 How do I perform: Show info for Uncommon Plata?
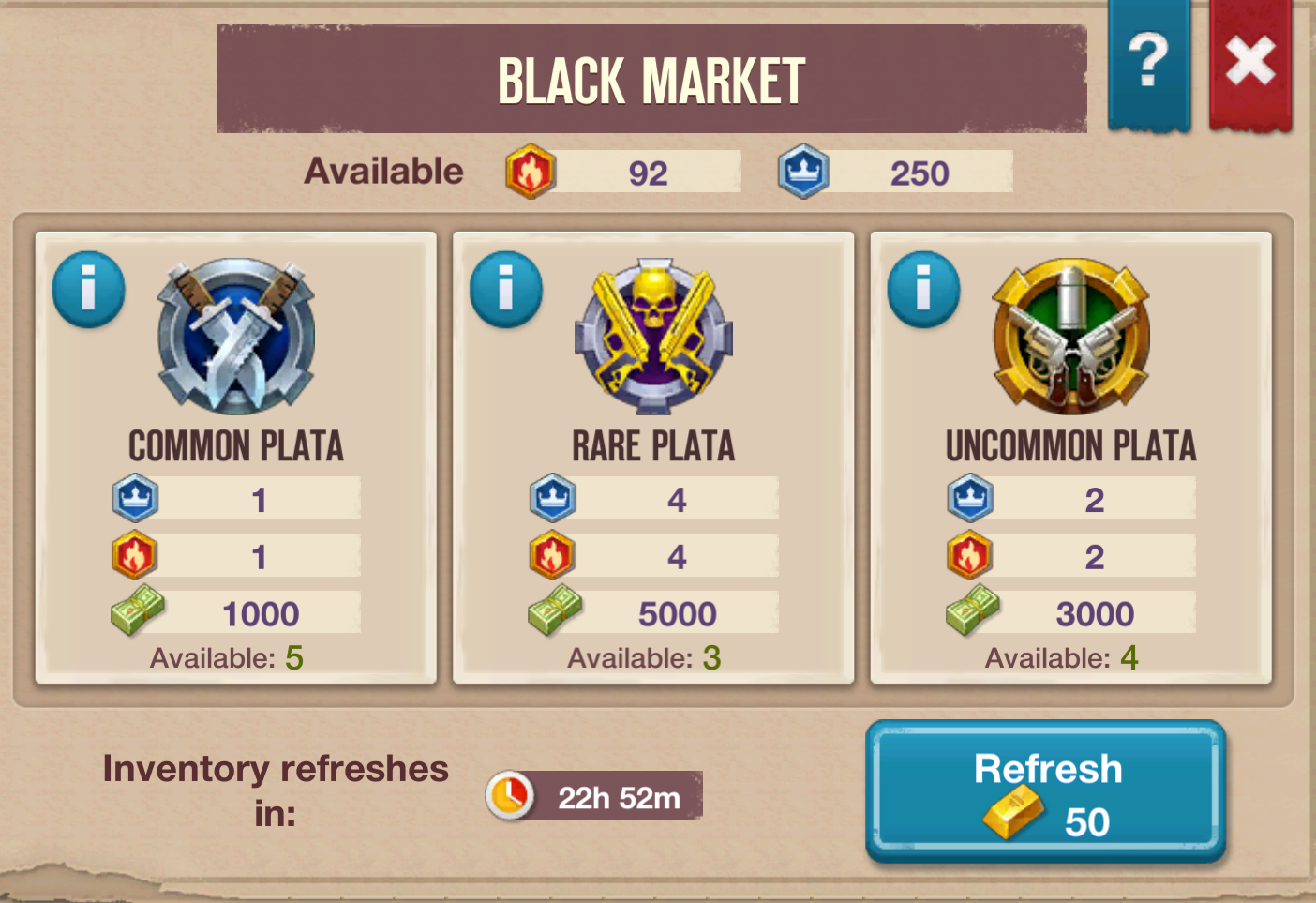click(923, 289)
